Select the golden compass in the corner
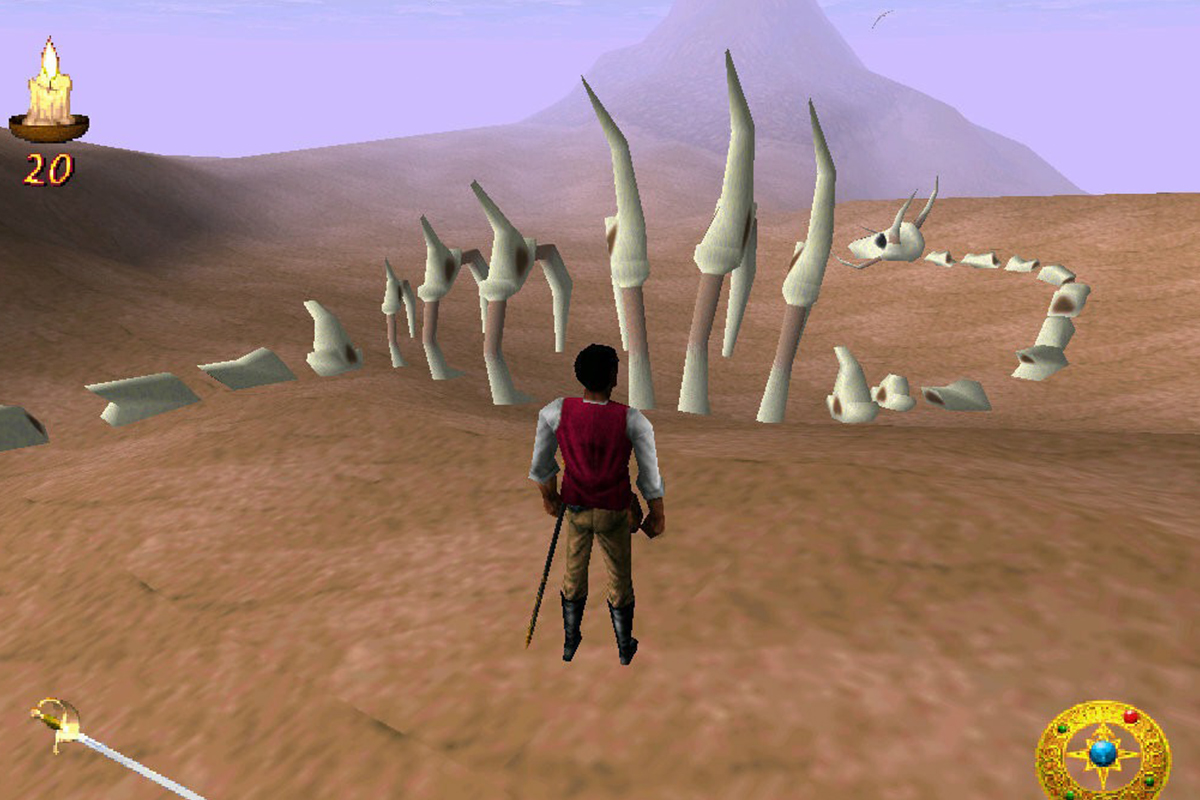This screenshot has width=1200, height=800. point(1102,752)
